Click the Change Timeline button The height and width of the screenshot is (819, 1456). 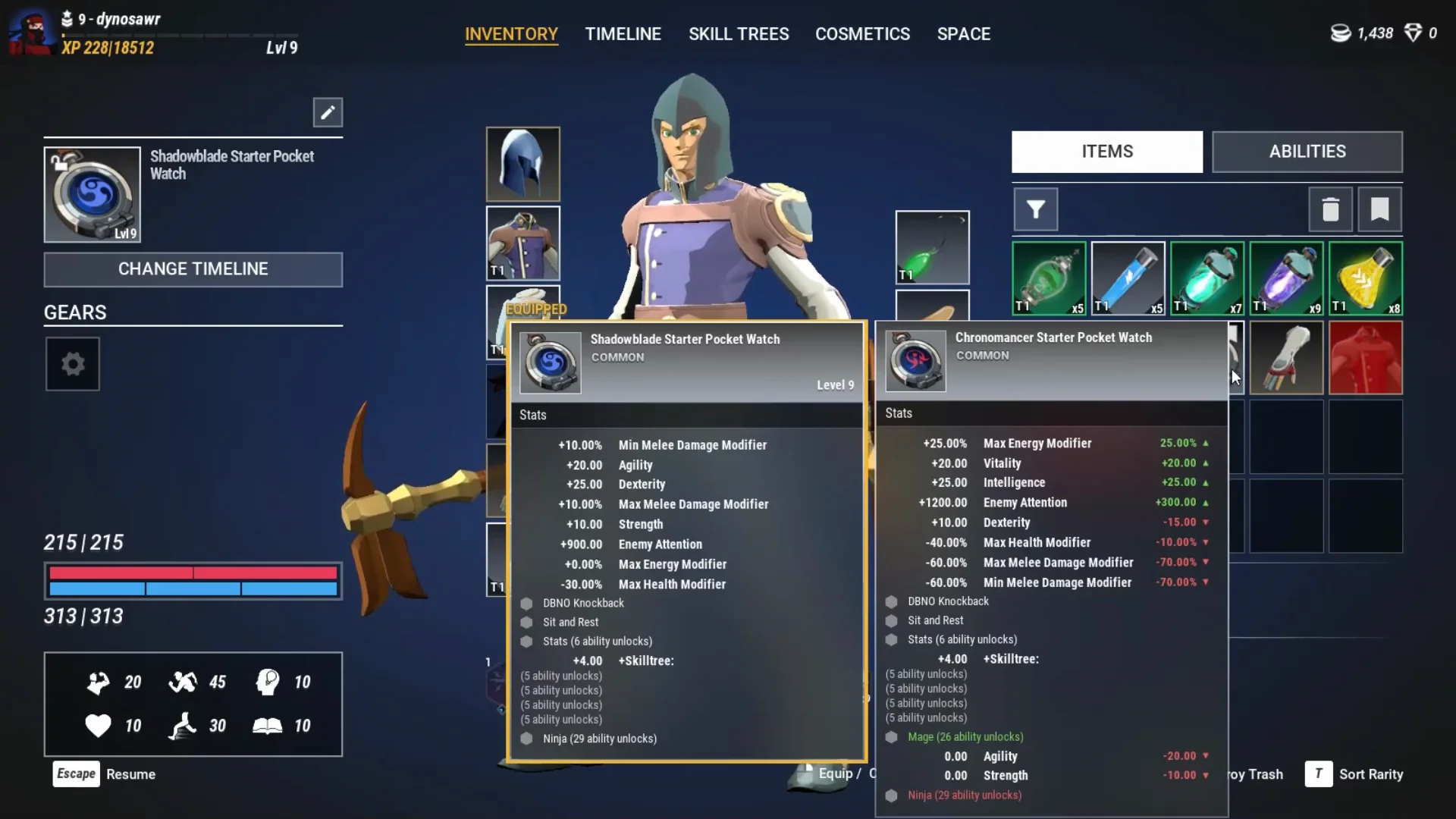tap(193, 269)
